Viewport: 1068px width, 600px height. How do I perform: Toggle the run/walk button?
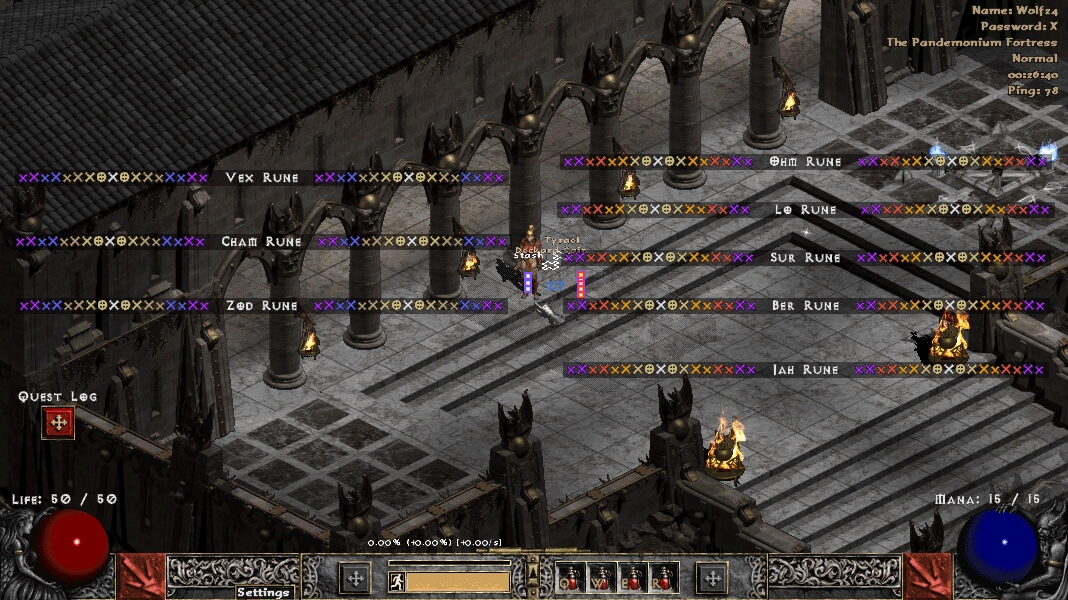pyautogui.click(x=396, y=581)
